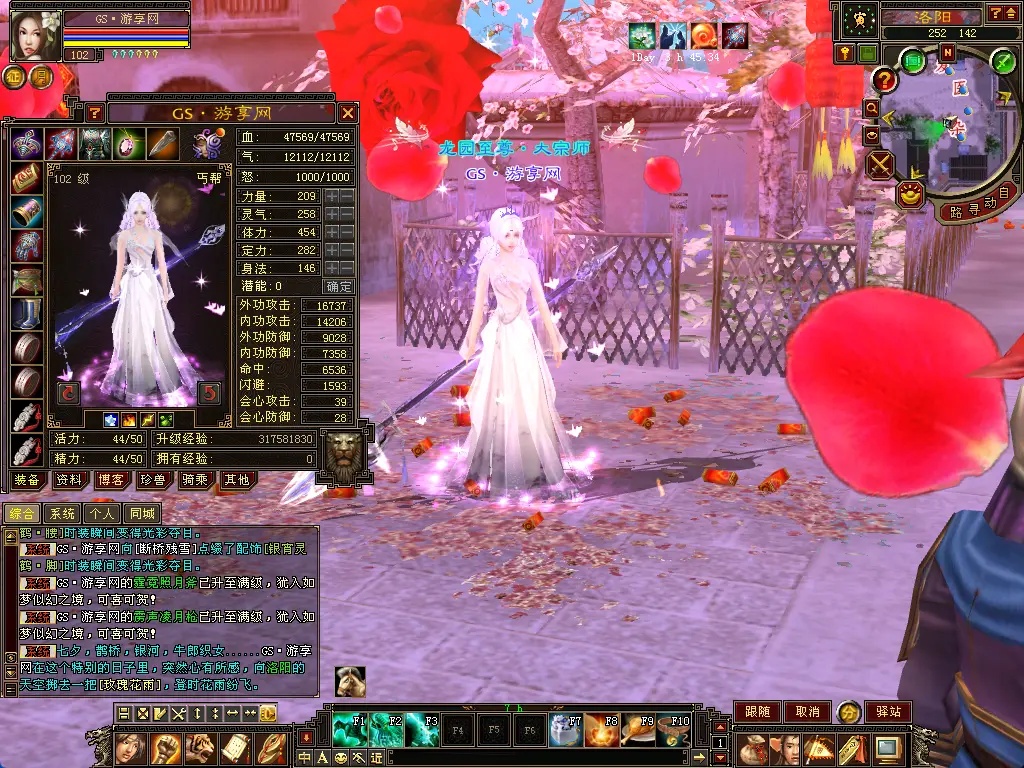The image size is (1024, 768).
Task: Start 自动寻路 auto-pathfinding
Action: [x=977, y=206]
